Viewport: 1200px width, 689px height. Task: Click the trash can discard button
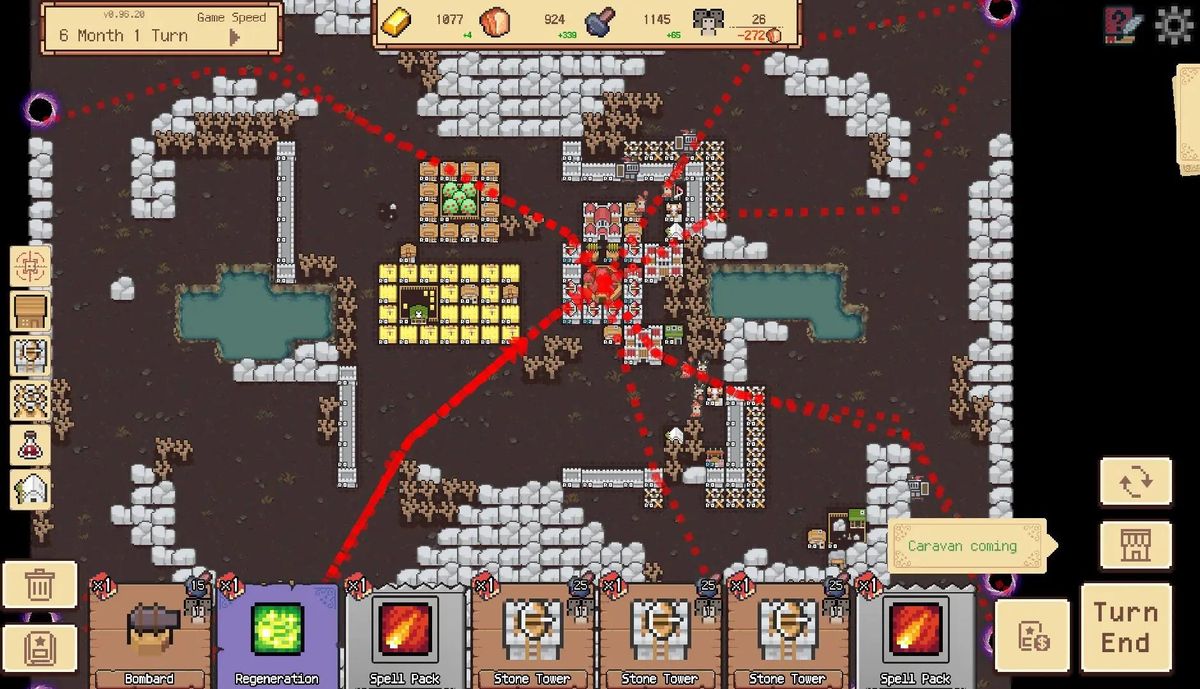pos(39,585)
